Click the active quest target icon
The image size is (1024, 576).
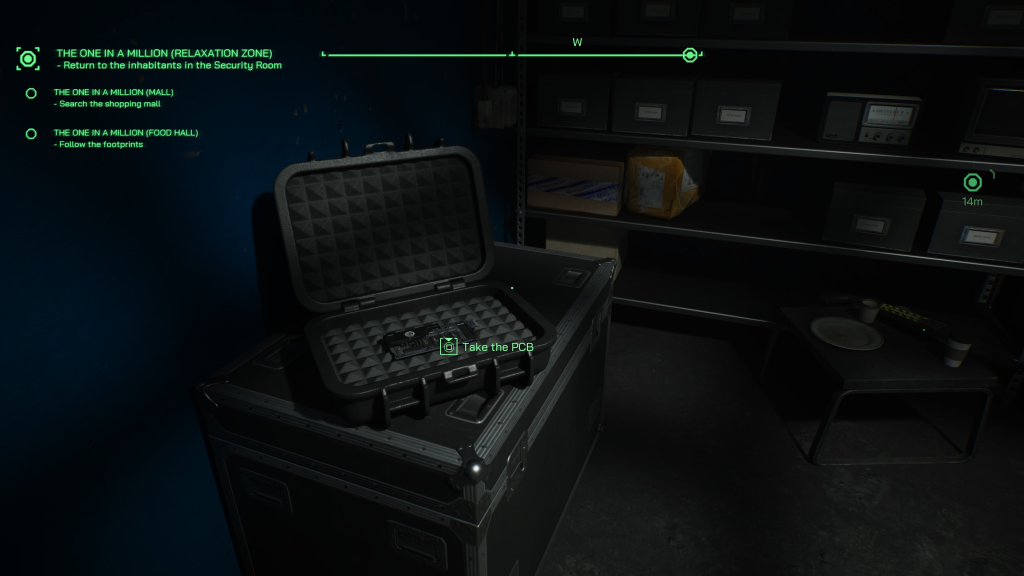tap(28, 58)
